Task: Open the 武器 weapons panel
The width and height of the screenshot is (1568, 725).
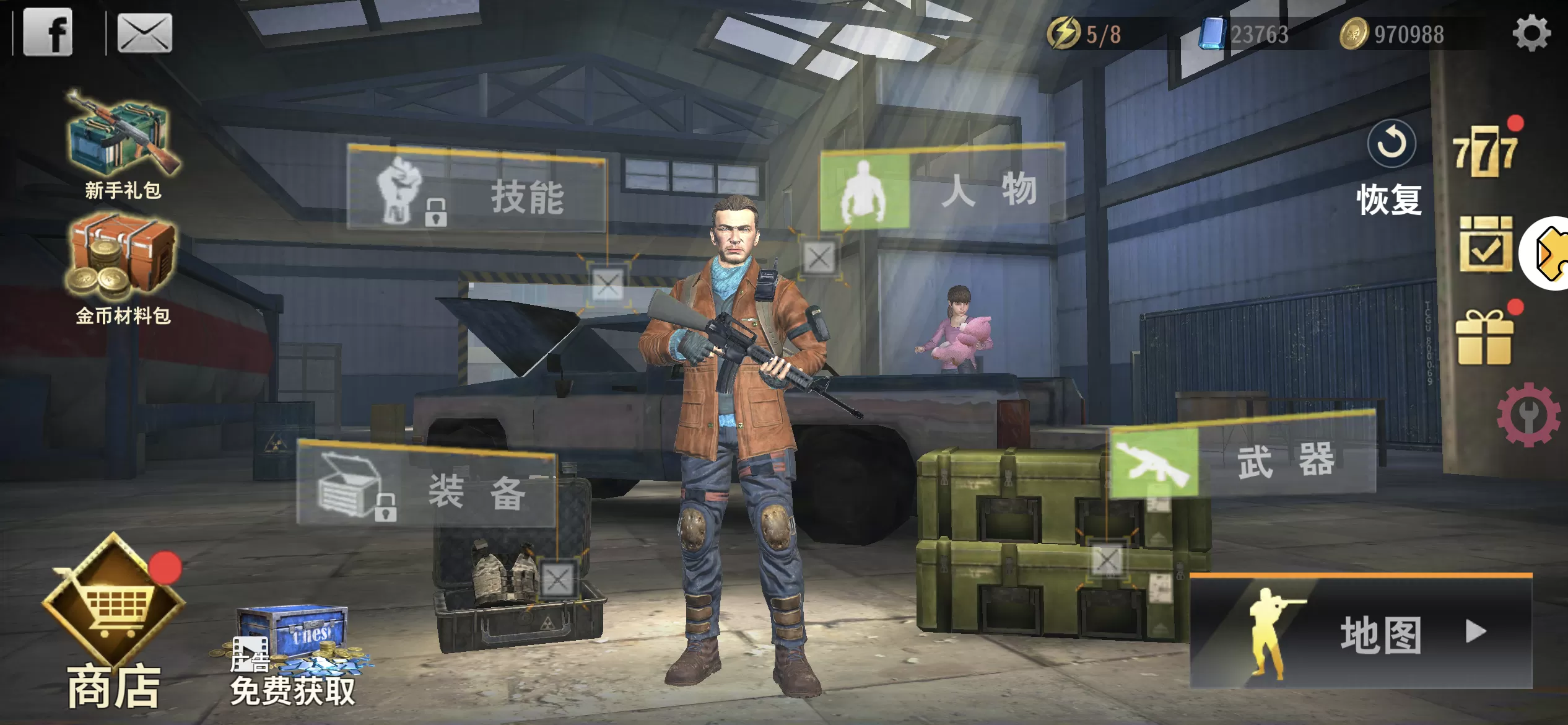Action: [x=1242, y=462]
